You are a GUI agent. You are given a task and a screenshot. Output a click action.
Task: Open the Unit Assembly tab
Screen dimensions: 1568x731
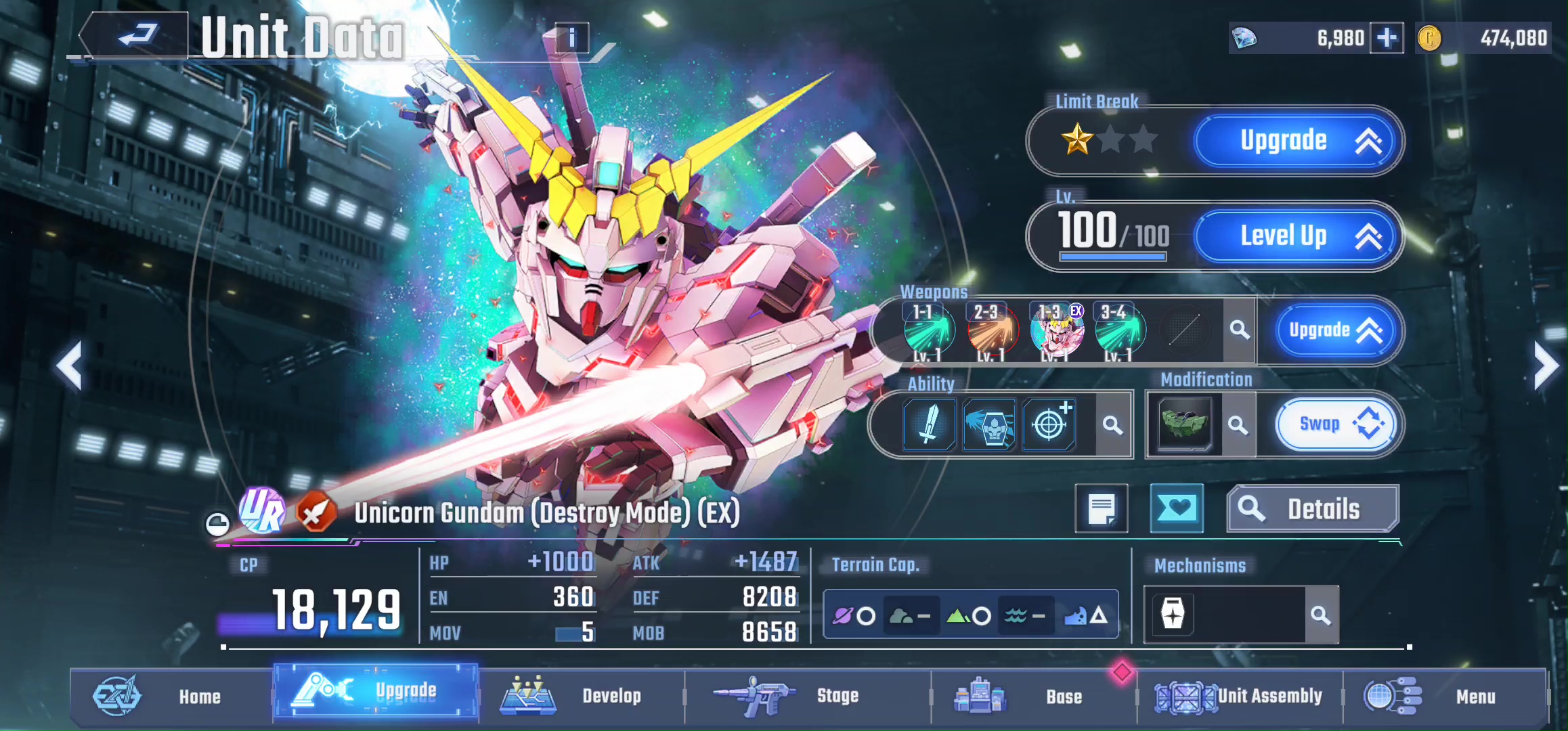pyautogui.click(x=1240, y=696)
